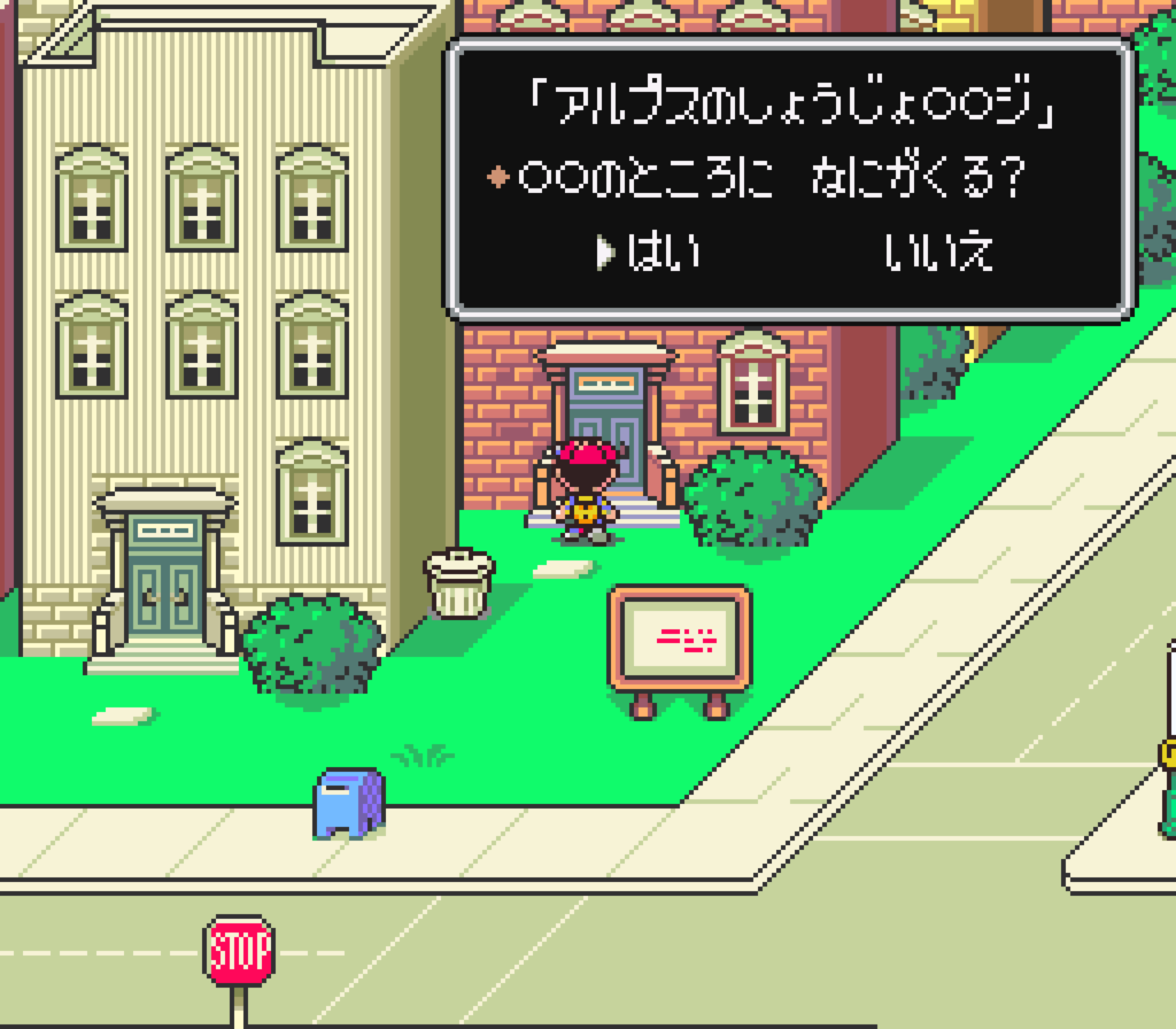Choose the はい (Yes) answer
Screen dimensions: 1176x1029
click(662, 252)
